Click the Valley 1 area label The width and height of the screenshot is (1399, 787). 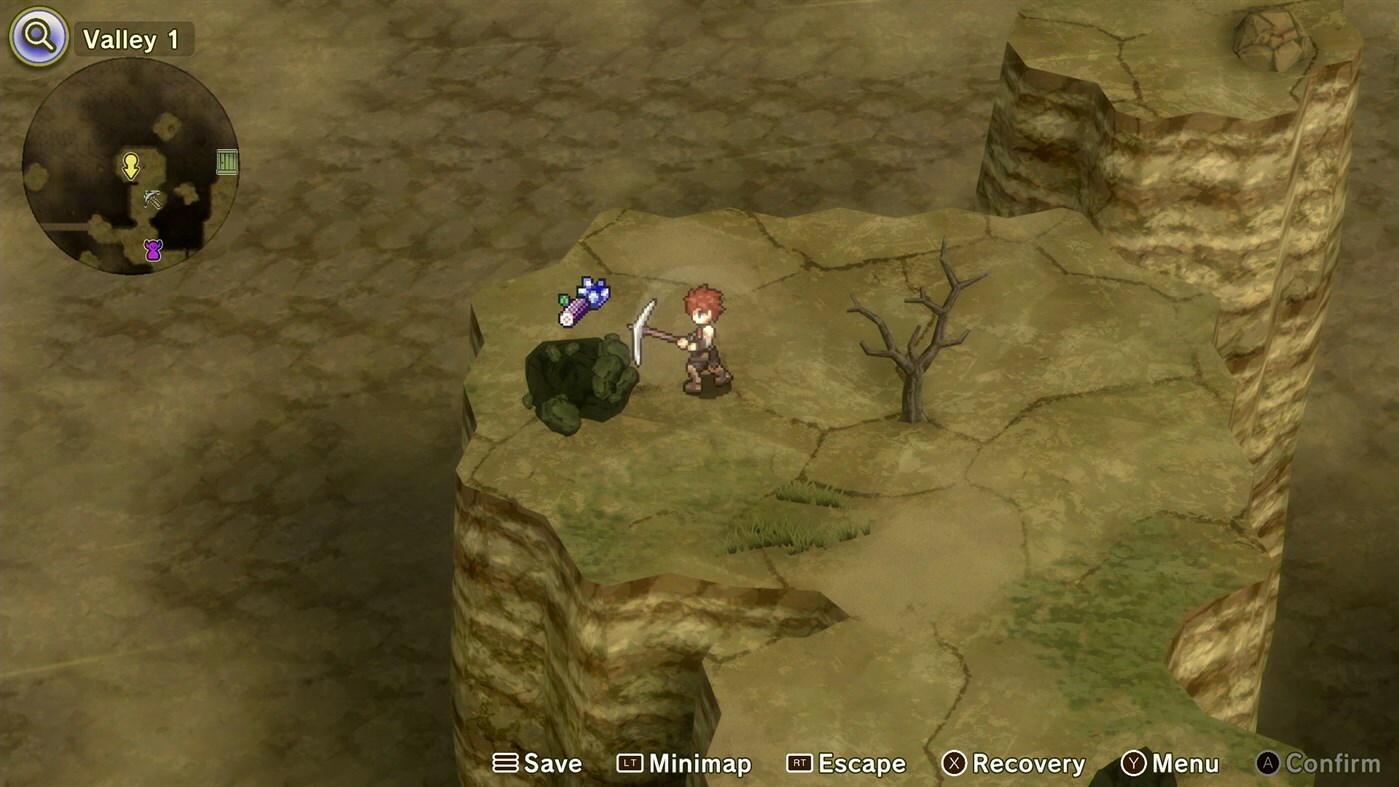tap(133, 38)
